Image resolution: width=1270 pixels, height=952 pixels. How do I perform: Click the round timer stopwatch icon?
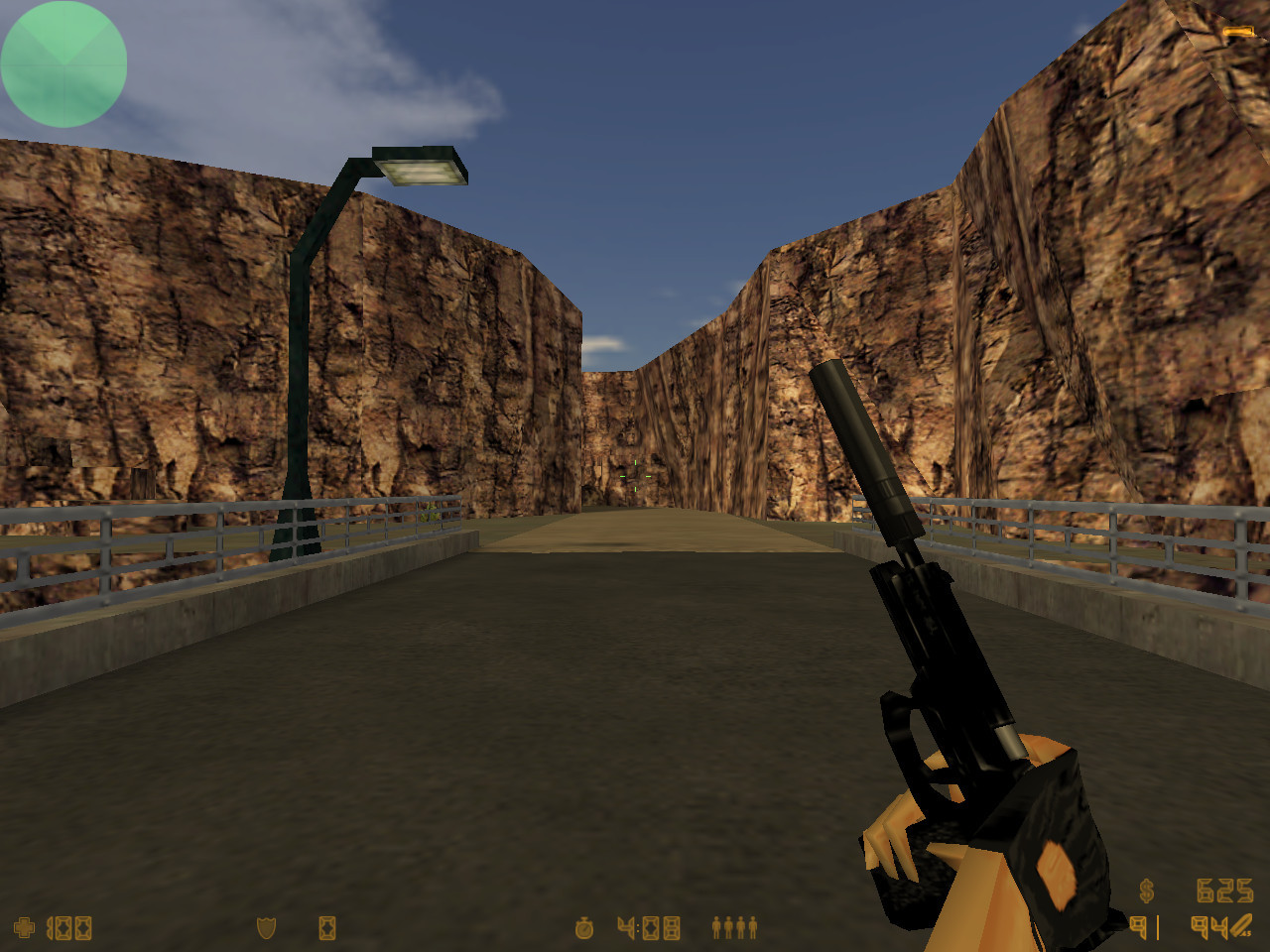coord(583,928)
